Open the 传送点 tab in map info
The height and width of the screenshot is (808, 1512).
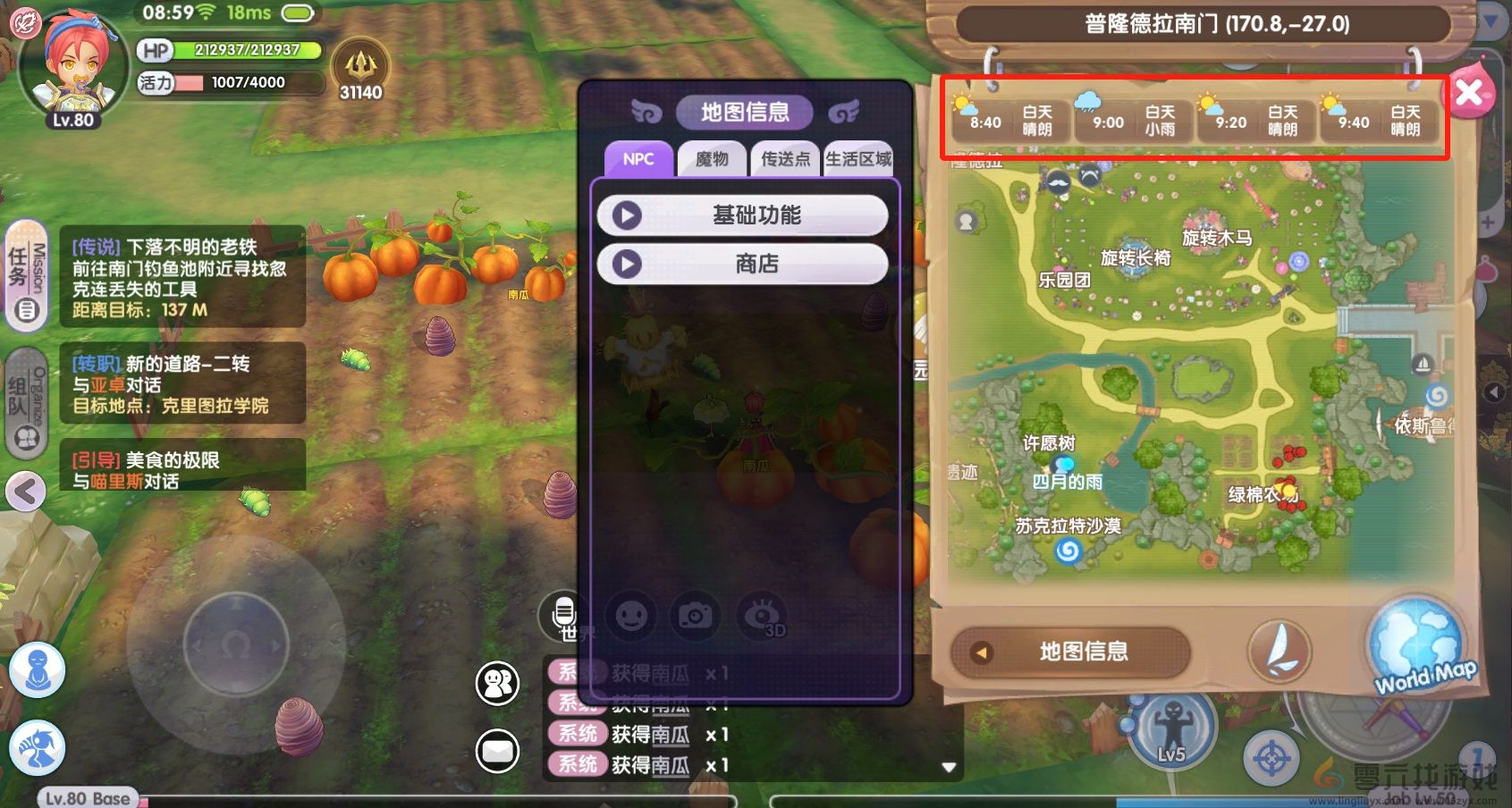785,160
